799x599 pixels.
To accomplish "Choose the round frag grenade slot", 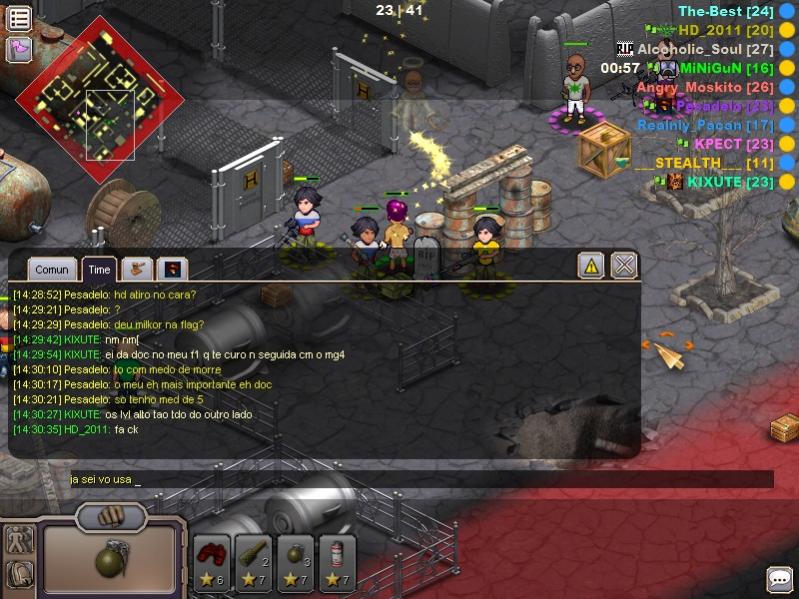I will pyautogui.click(x=296, y=562).
